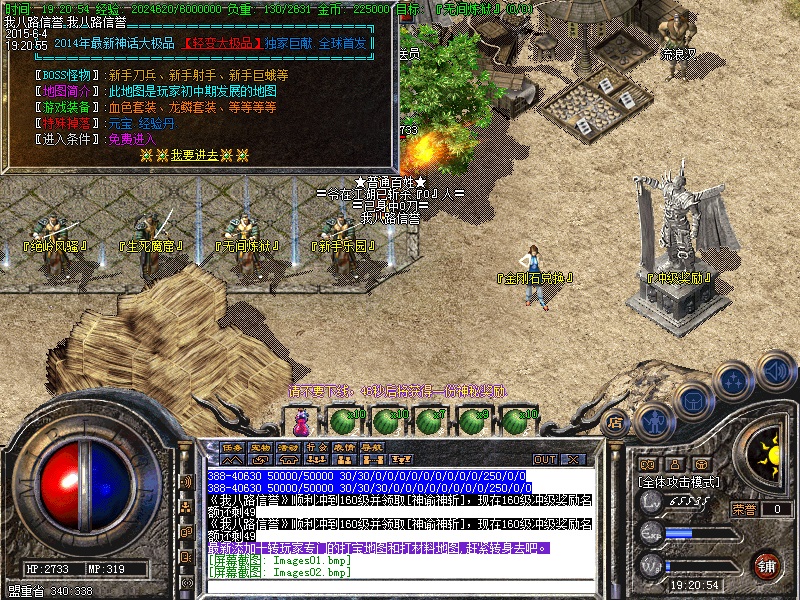
Task: Open the shop 店 button
Action: pyautogui.click(x=617, y=422)
